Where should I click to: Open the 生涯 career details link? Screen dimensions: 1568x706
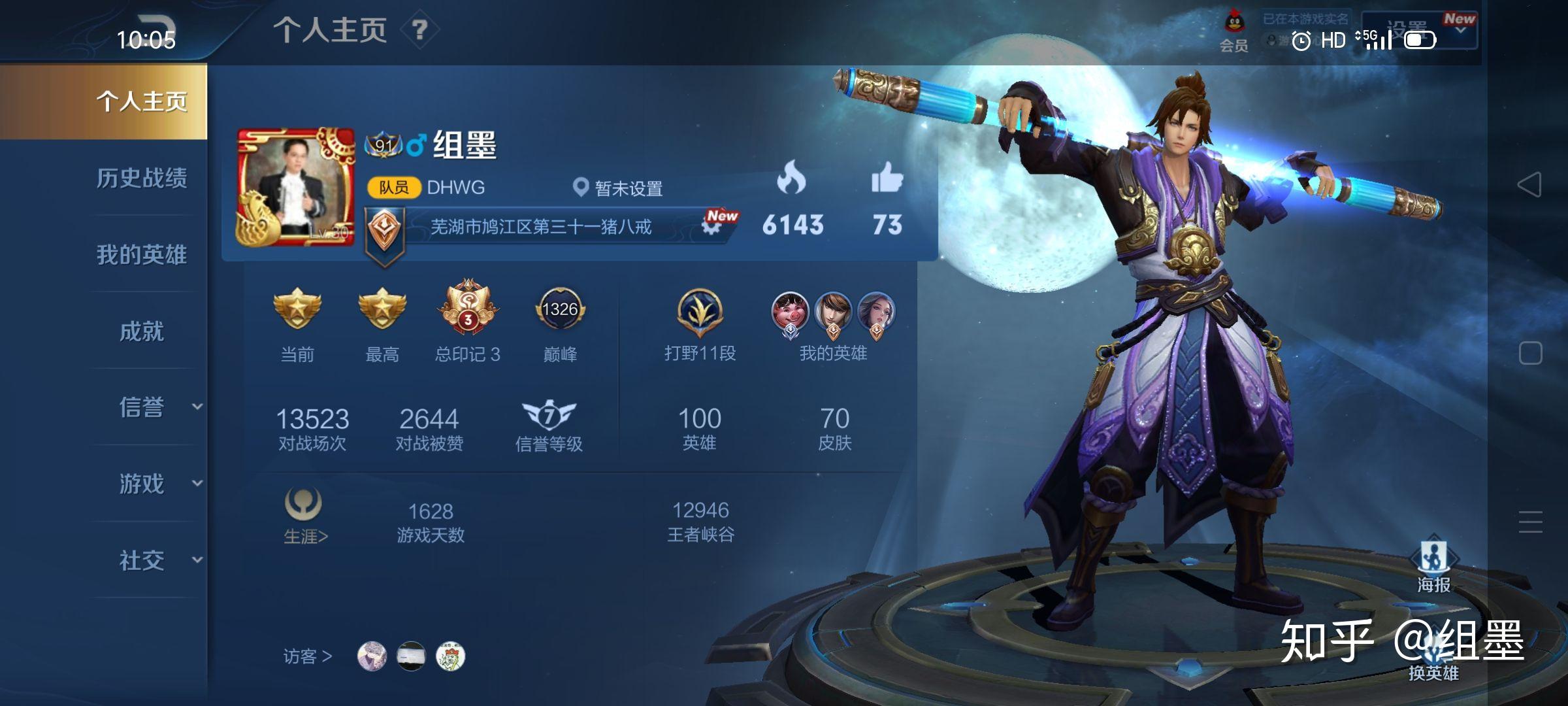pyautogui.click(x=303, y=535)
